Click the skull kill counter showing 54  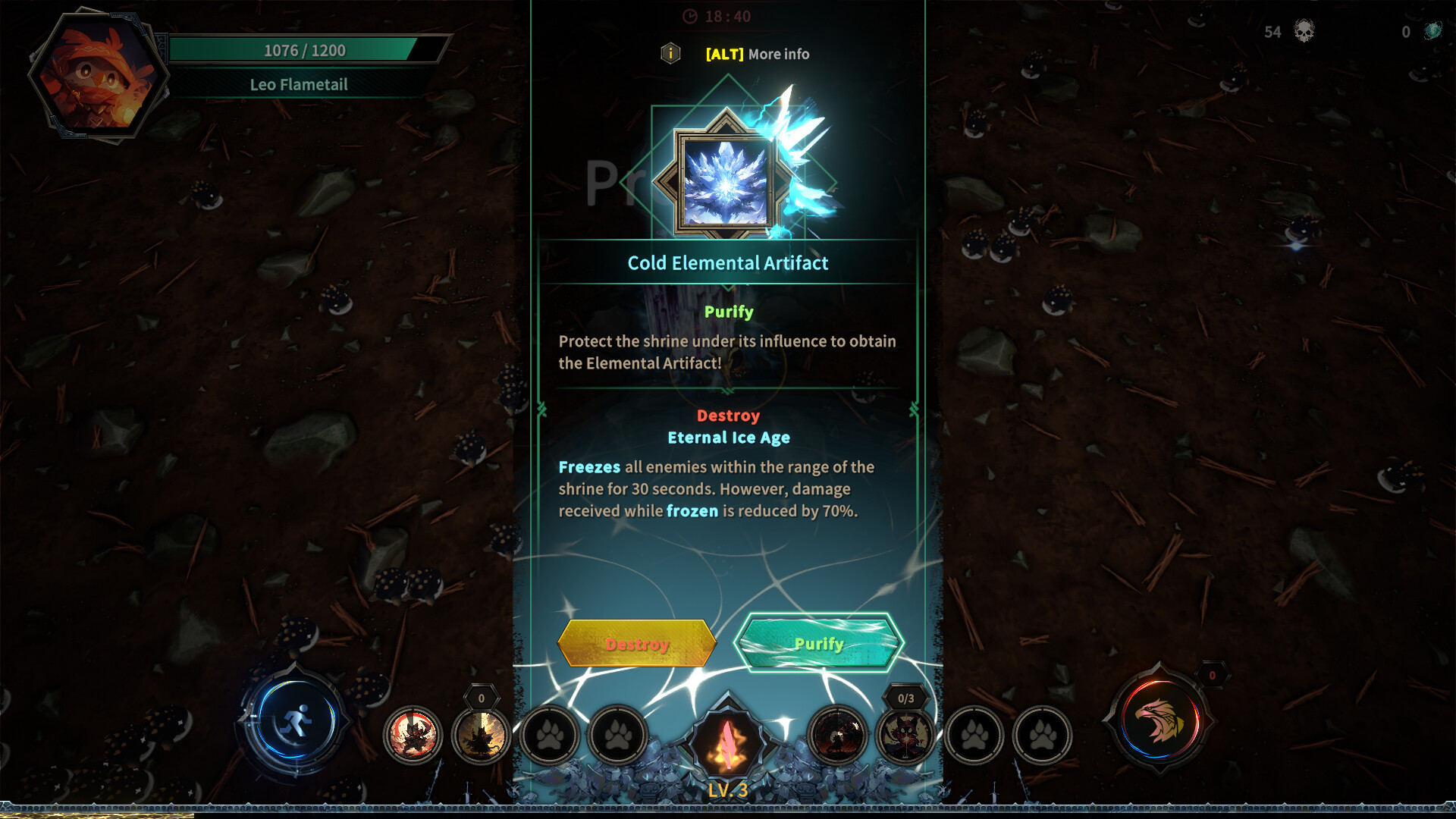click(x=1289, y=32)
